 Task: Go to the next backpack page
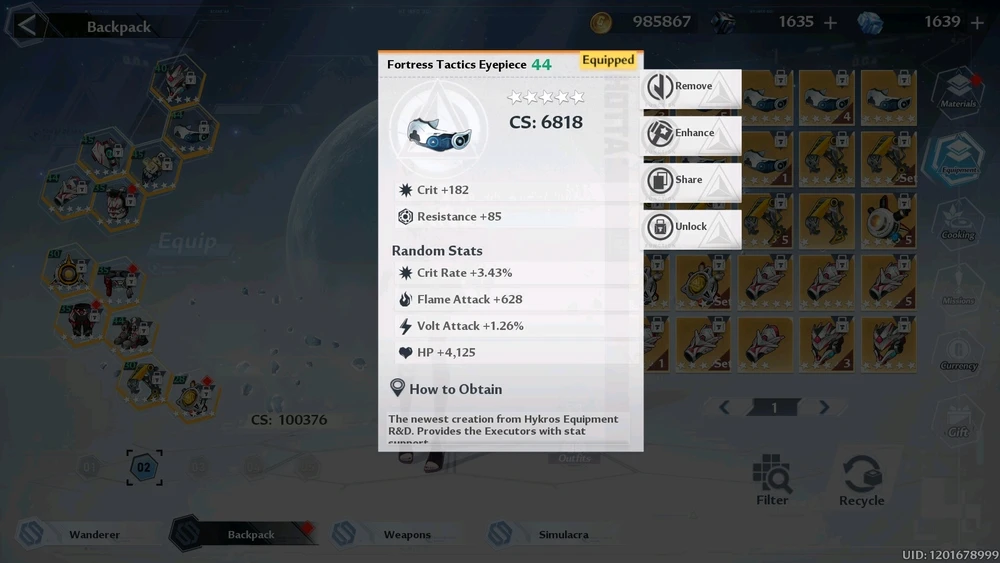[x=824, y=407]
